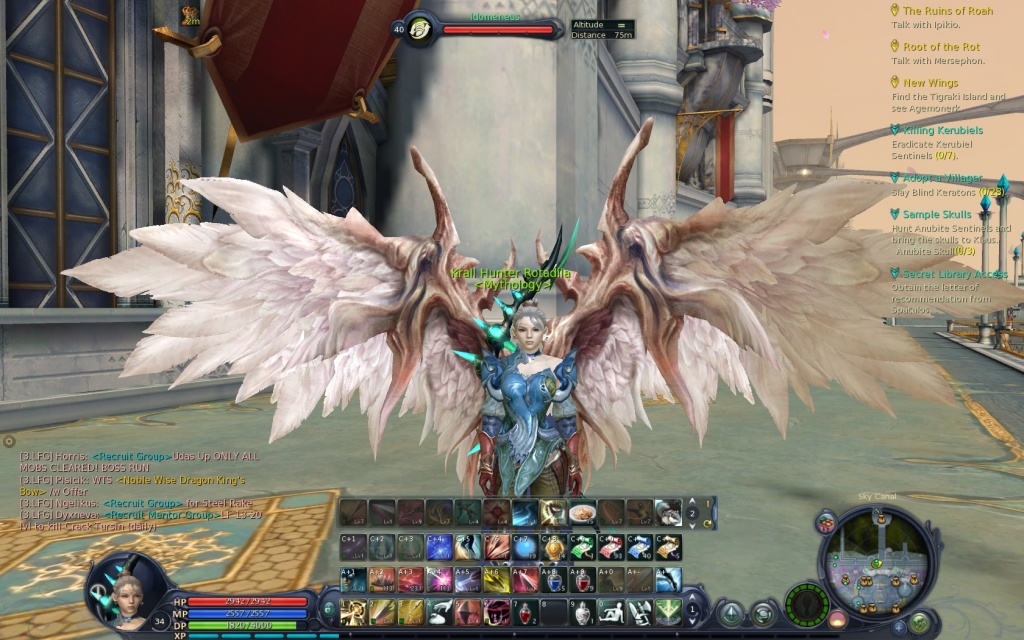The width and height of the screenshot is (1024, 640).
Task: Select the Idomeneus target frame
Action: [x=497, y=29]
